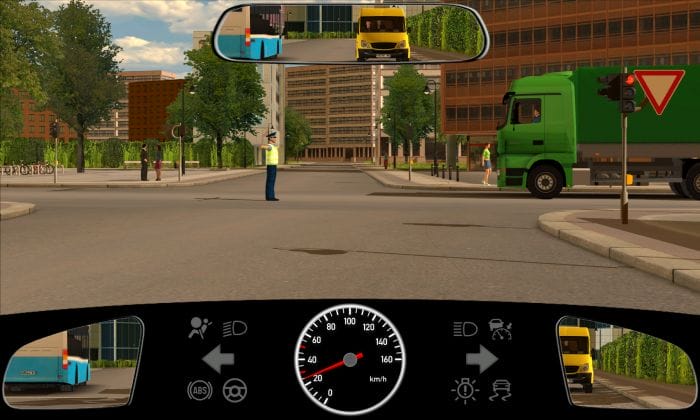Click the skidding car traction icon

coord(500,390)
